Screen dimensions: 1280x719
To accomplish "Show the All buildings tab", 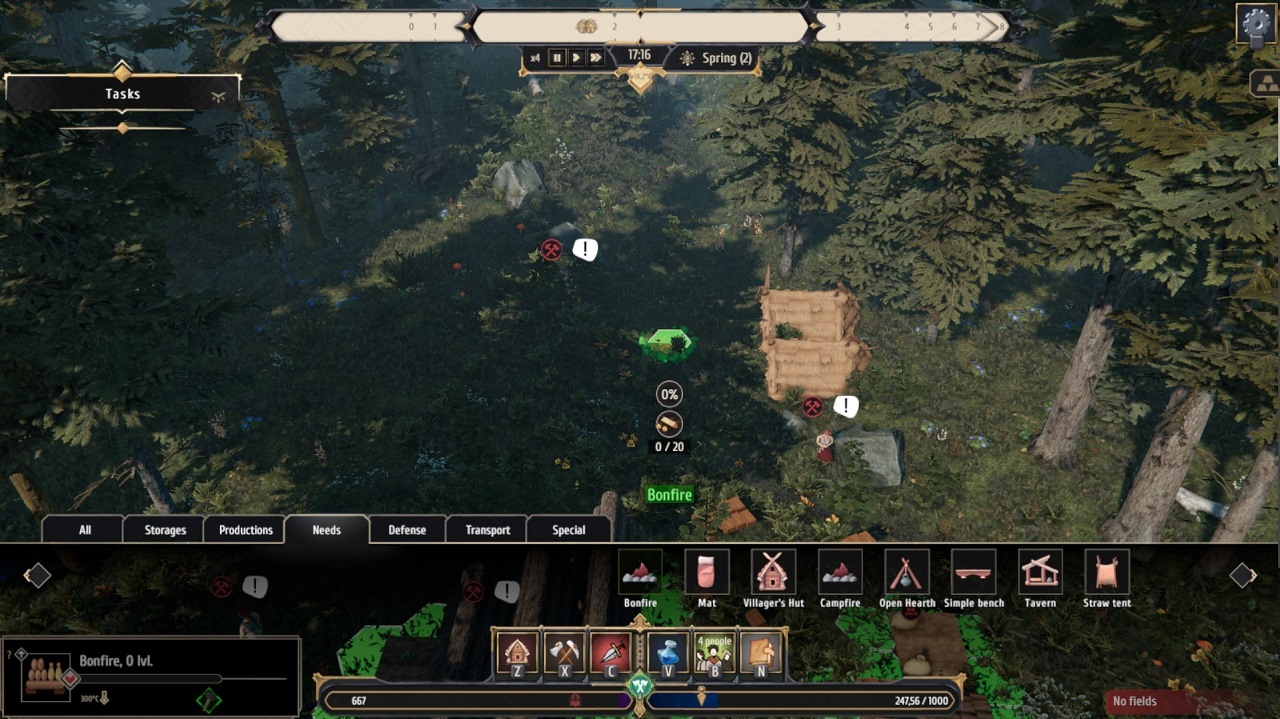I will coord(85,530).
